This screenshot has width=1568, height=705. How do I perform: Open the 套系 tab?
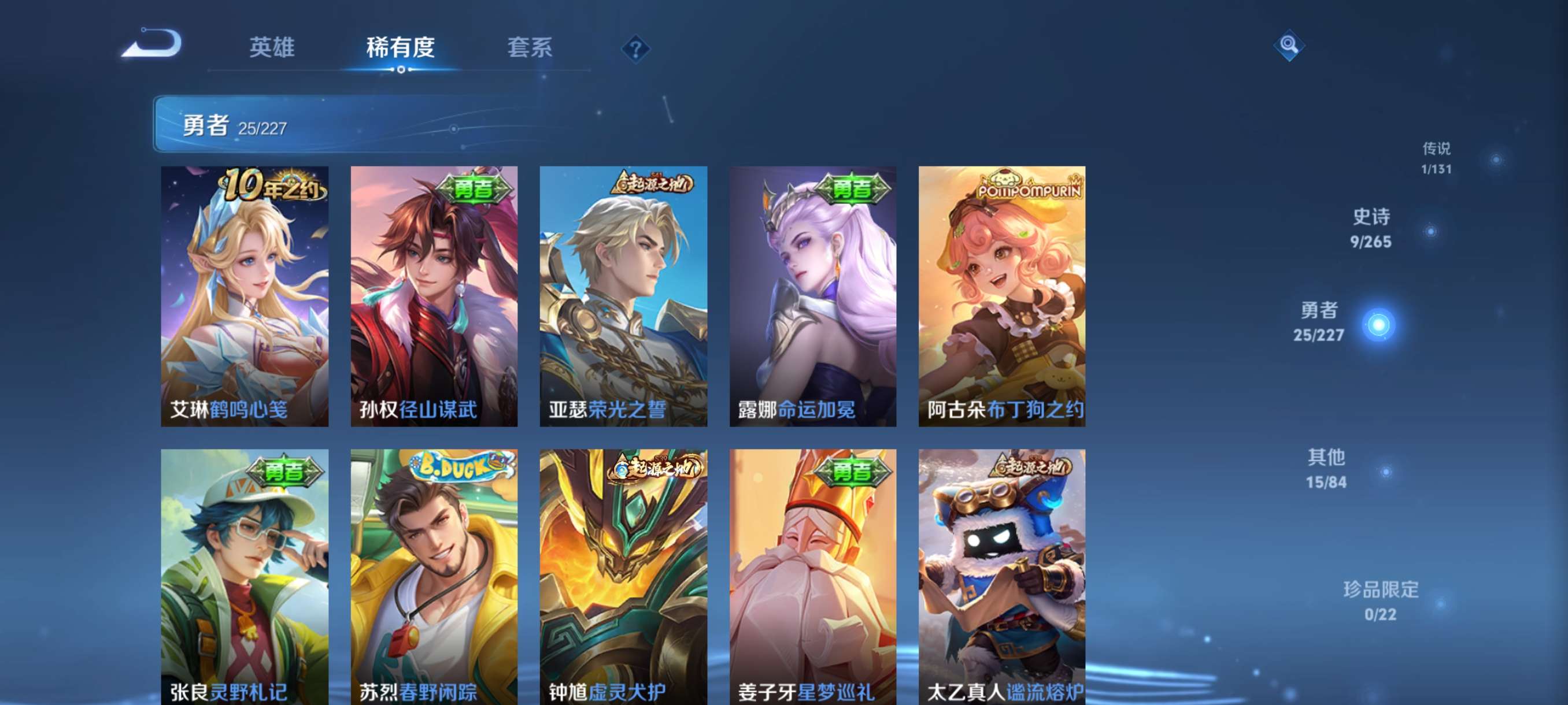pyautogui.click(x=530, y=47)
